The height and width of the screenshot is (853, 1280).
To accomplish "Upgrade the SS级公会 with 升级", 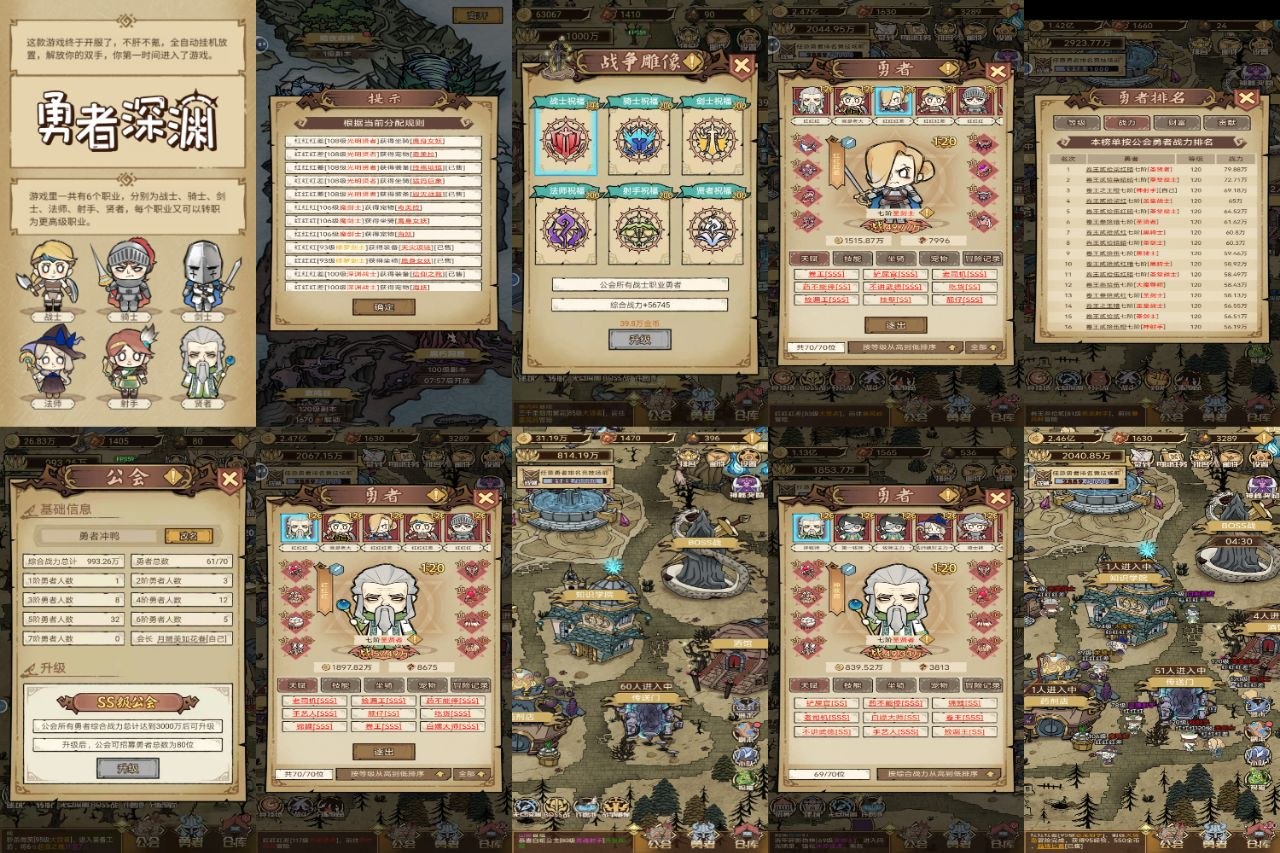I will pos(127,768).
